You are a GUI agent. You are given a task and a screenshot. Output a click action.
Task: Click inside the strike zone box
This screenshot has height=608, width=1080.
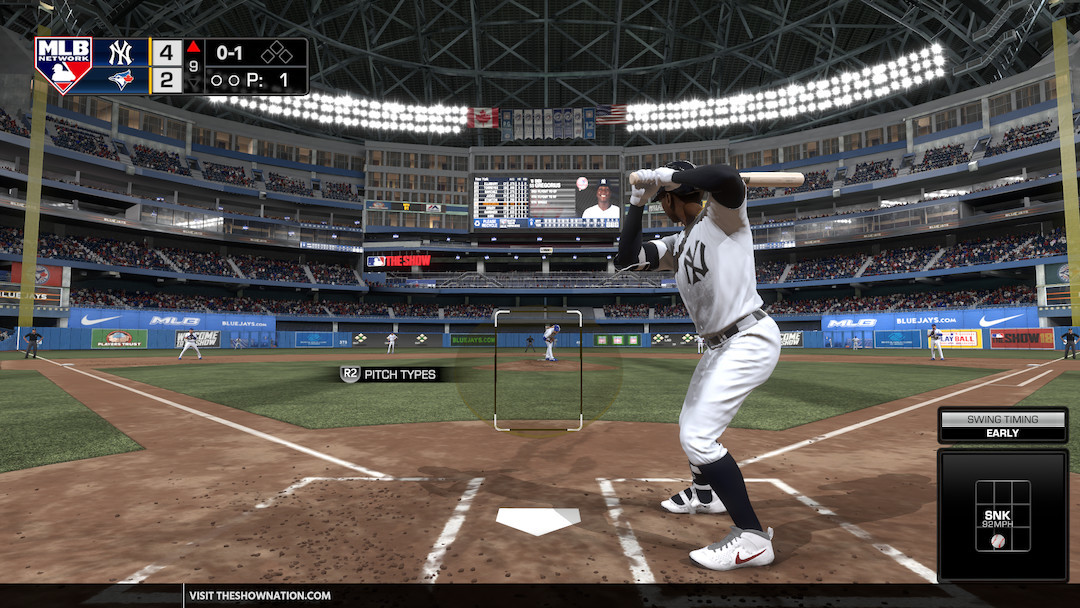[538, 370]
